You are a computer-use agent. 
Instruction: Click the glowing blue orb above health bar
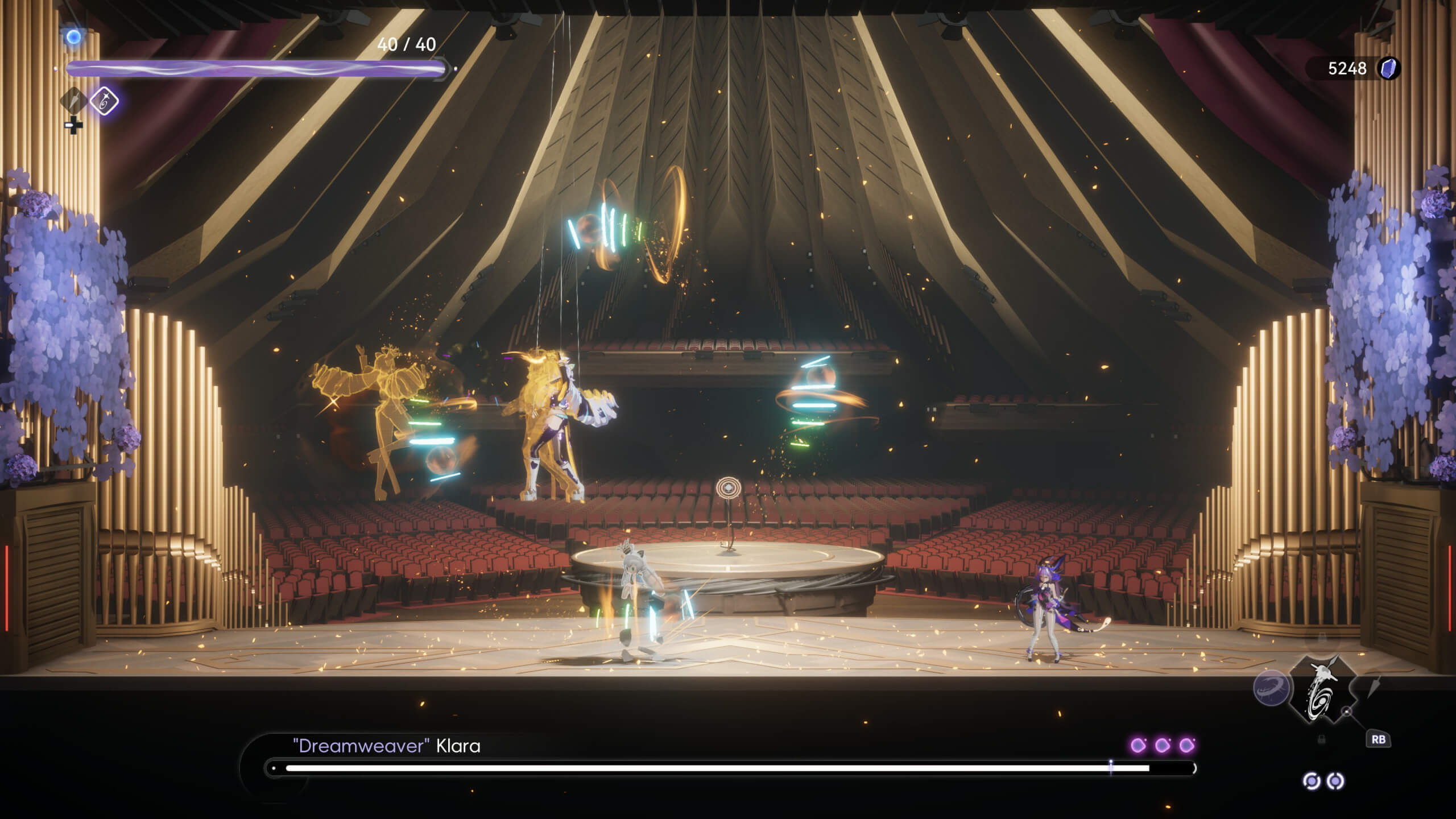[73, 38]
